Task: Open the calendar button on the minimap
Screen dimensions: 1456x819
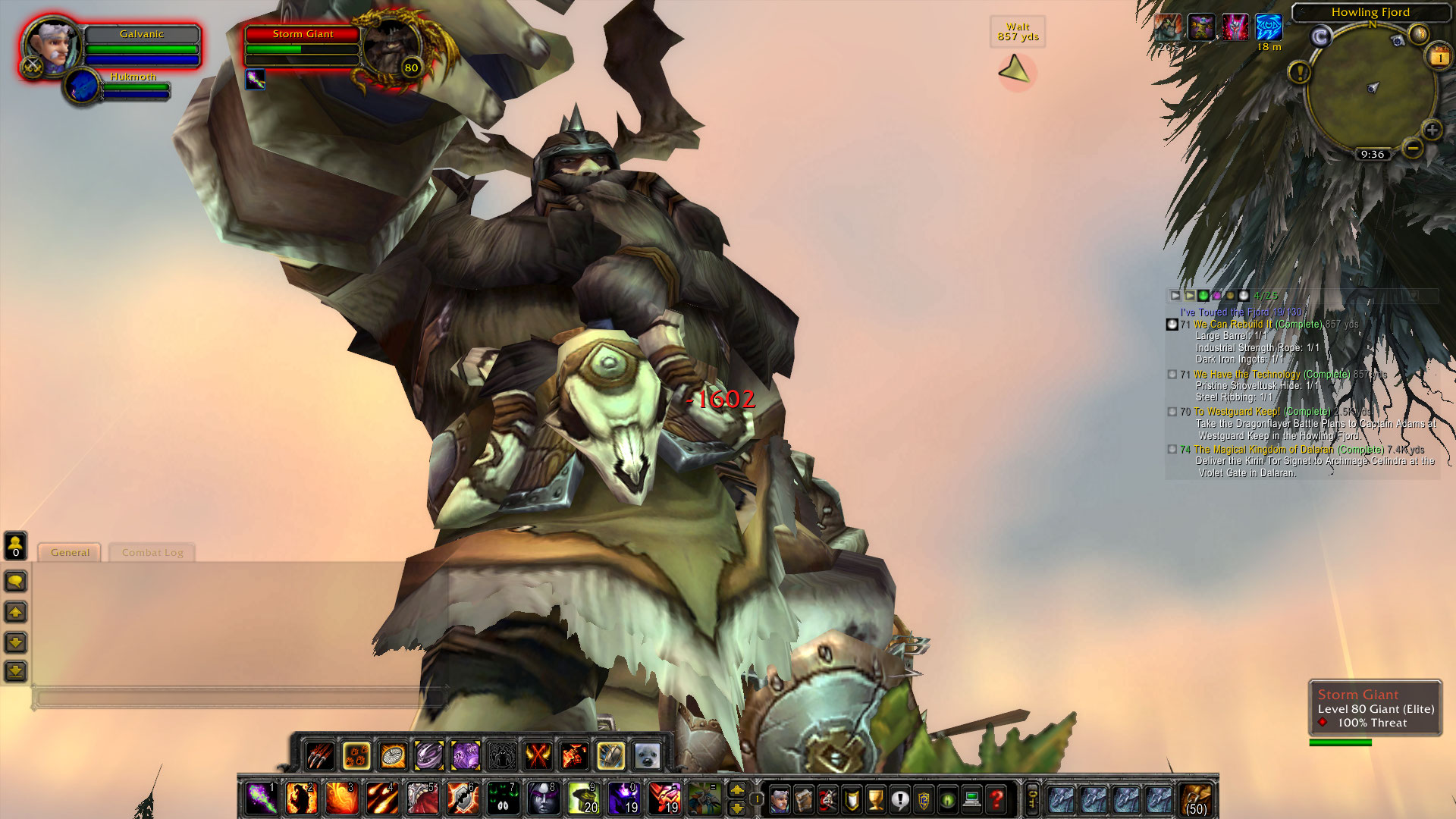Action: coord(1439,57)
